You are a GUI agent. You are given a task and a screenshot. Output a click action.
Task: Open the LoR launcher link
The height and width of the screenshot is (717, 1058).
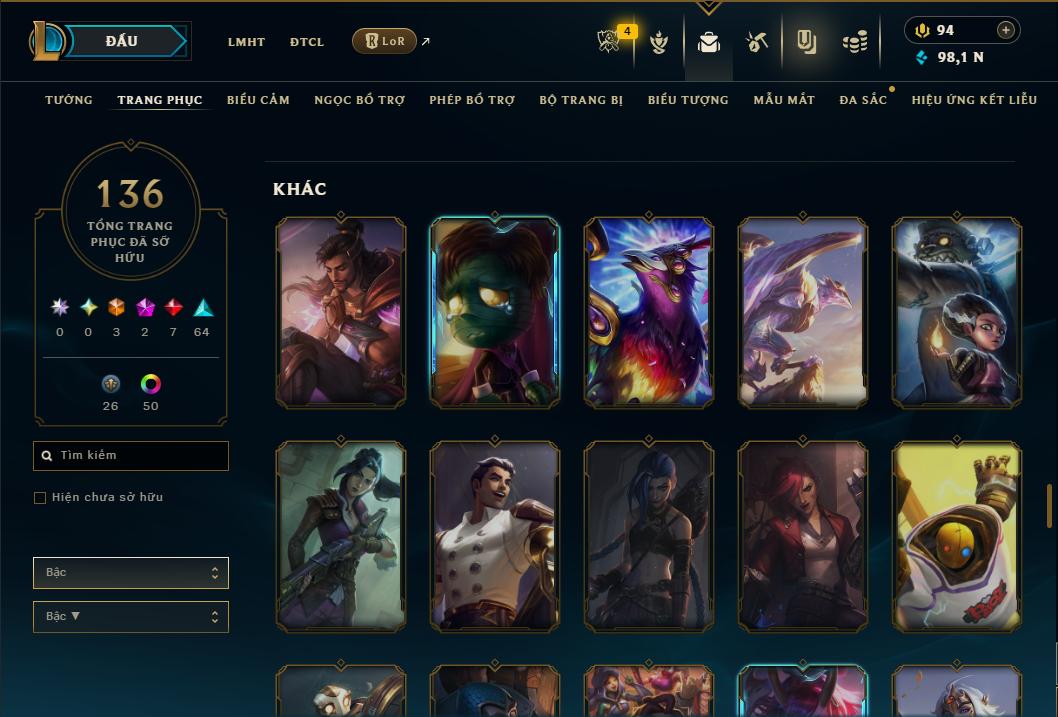(385, 41)
